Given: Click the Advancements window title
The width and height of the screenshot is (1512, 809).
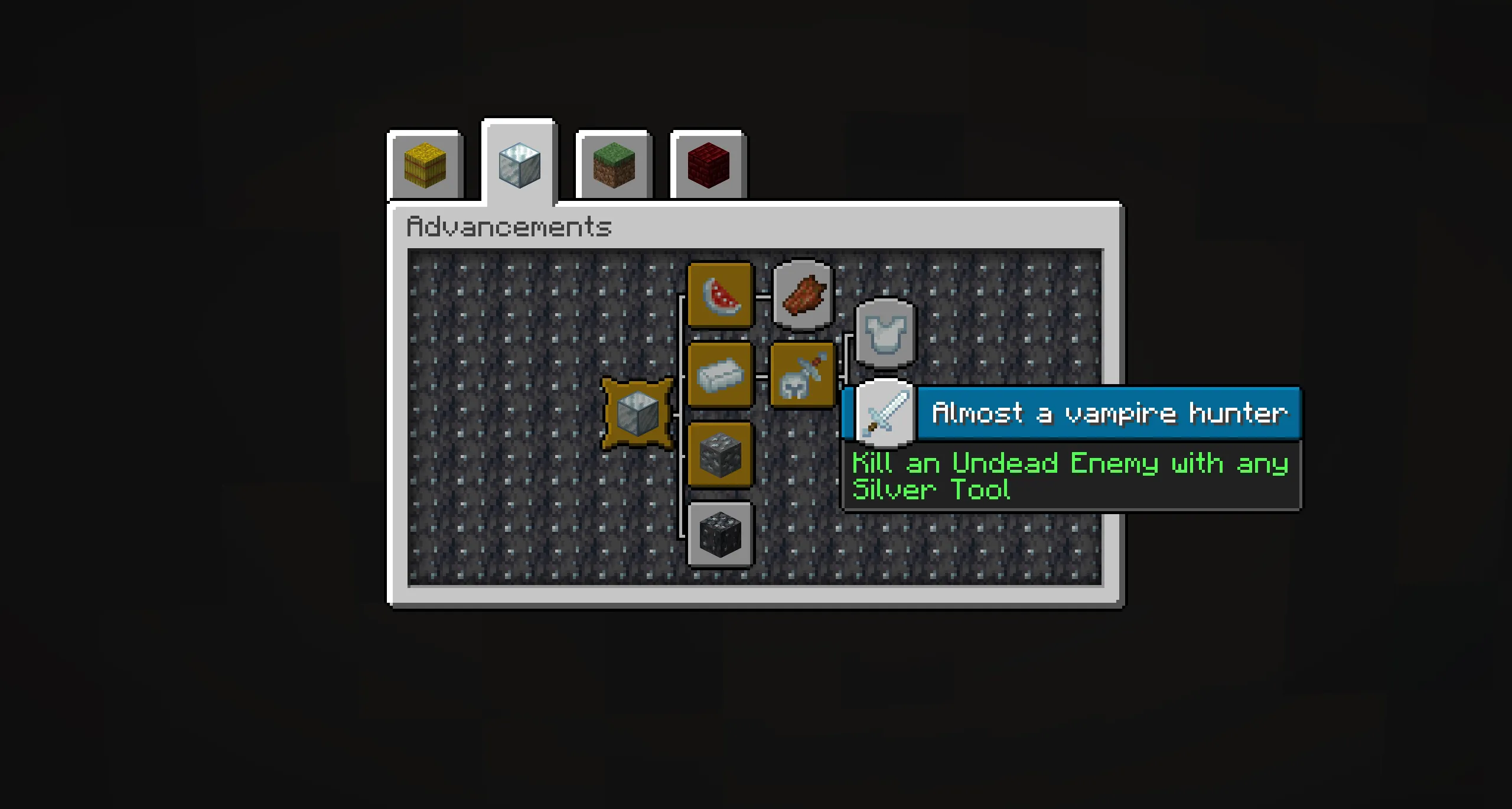Looking at the screenshot, I should coord(509,226).
